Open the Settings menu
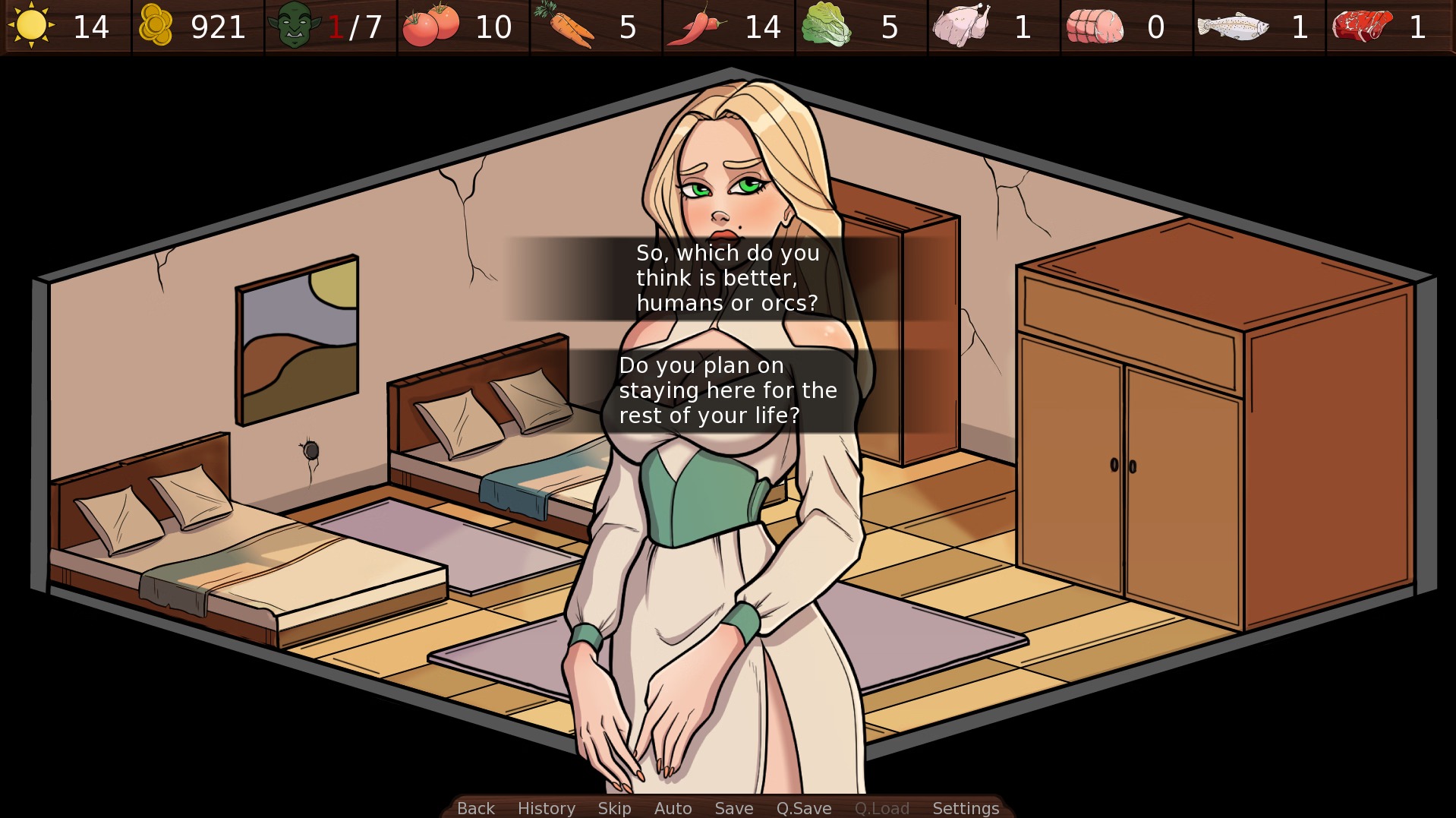1456x818 pixels. click(x=965, y=808)
